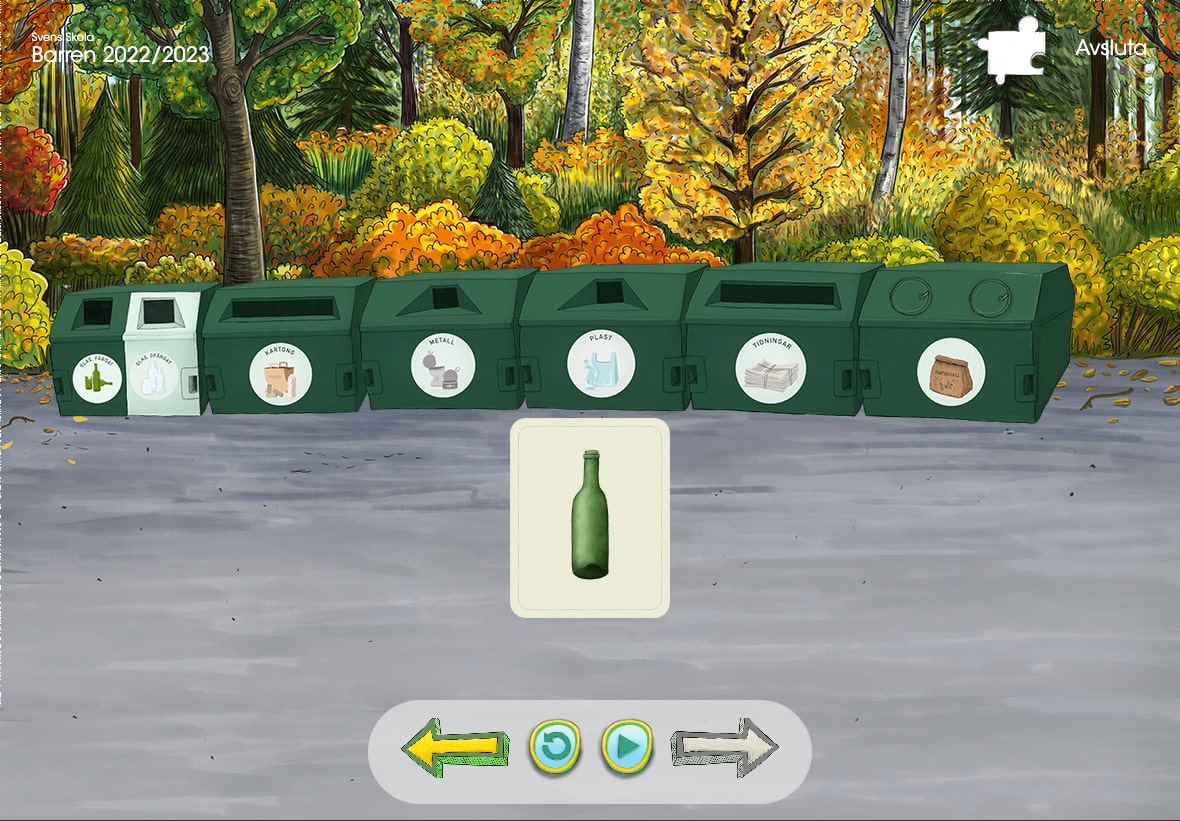Click the Avsluta exit button
The height and width of the screenshot is (821, 1180).
(1111, 48)
